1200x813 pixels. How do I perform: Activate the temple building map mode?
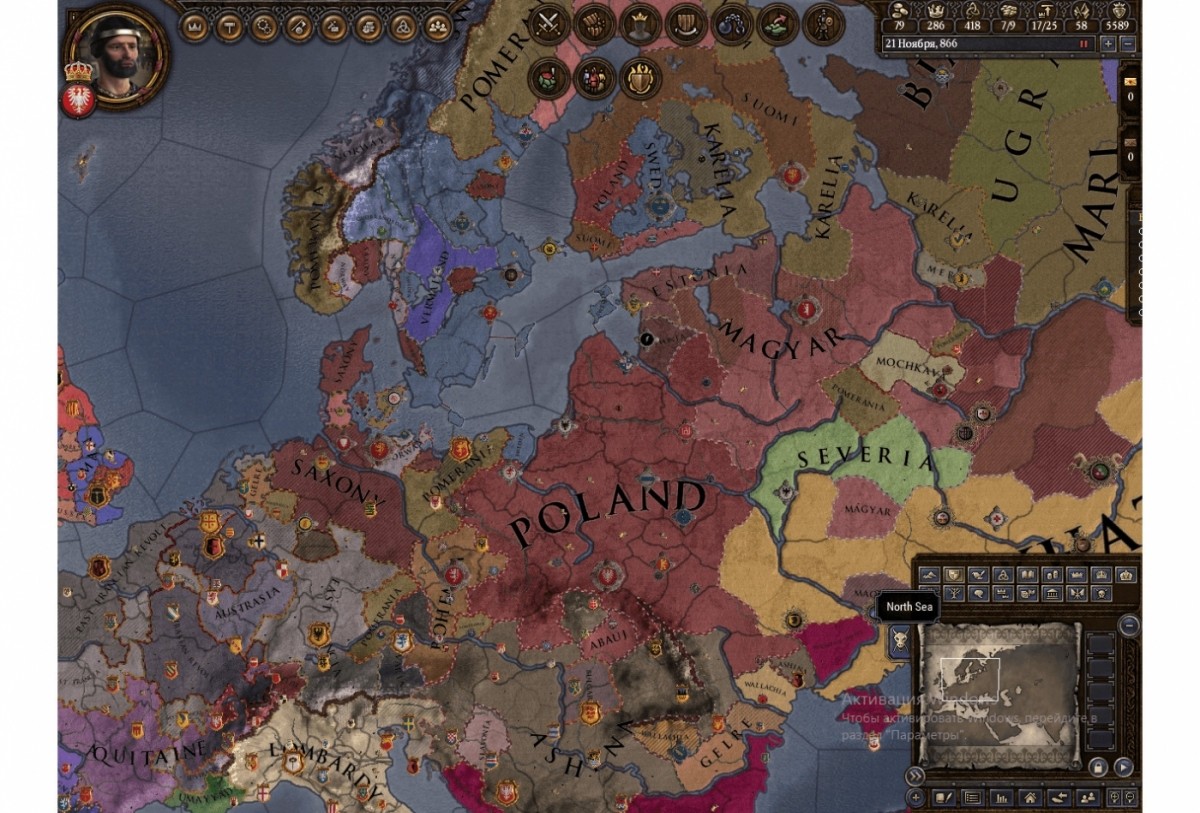1051,594
